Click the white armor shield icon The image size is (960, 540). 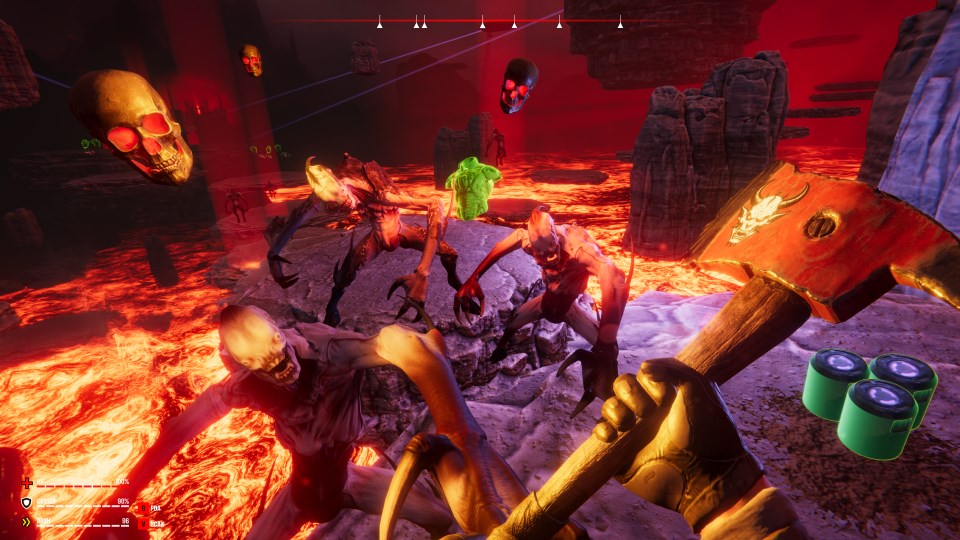pyautogui.click(x=27, y=502)
